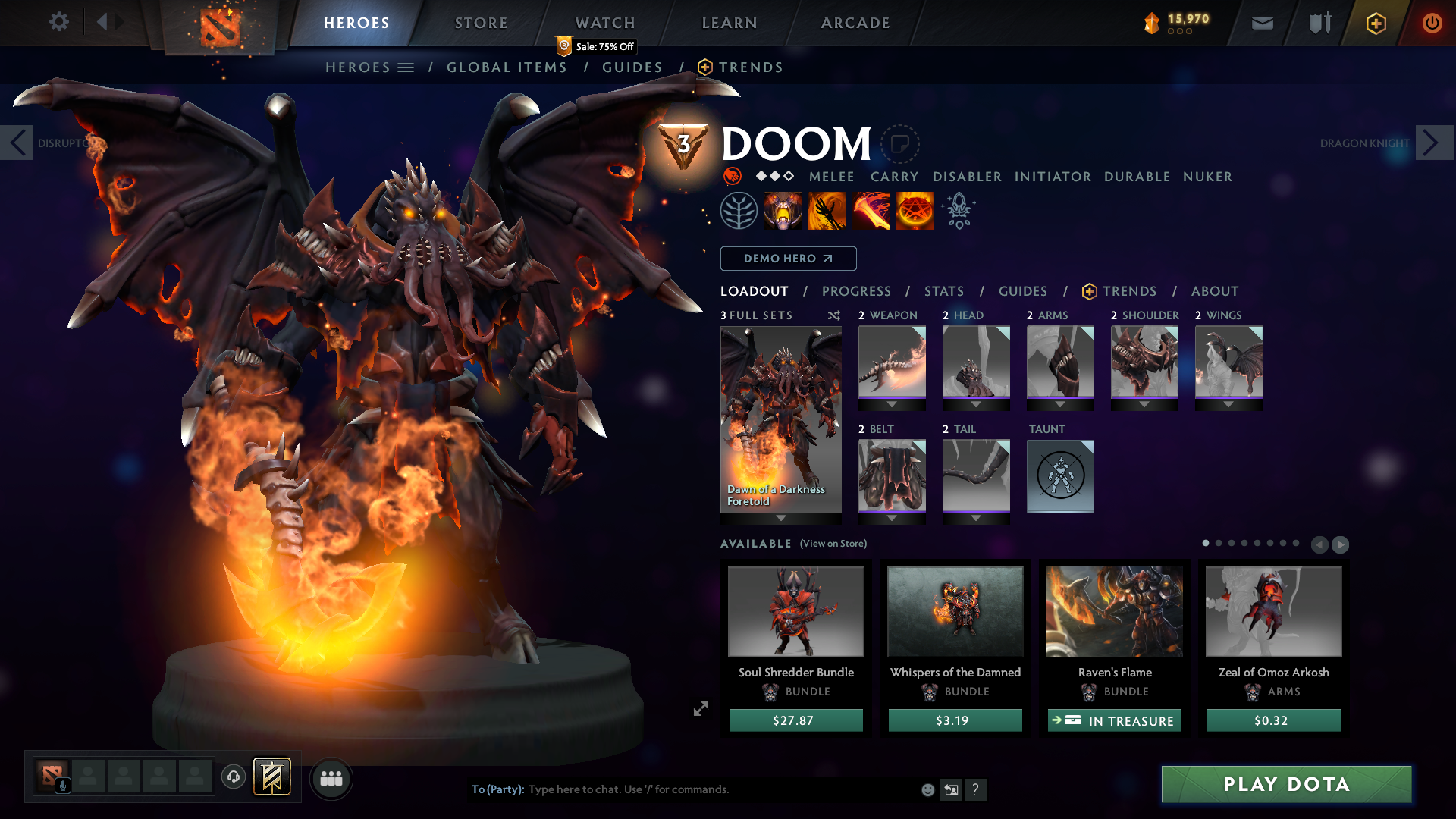Image resolution: width=1456 pixels, height=819 pixels.
Task: Switch to the PROGRESS tab
Action: point(857,291)
